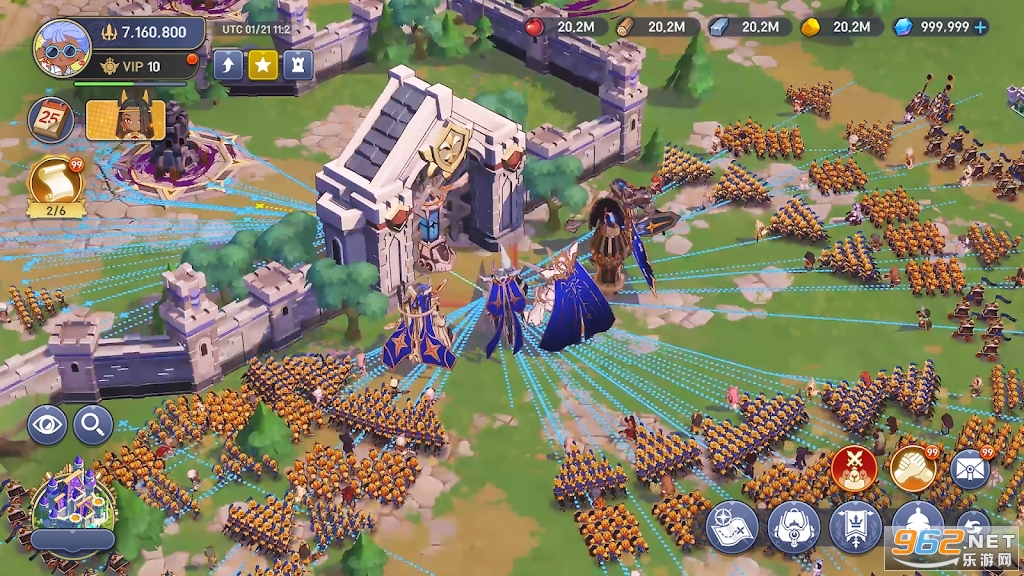Open the castle tower button

coord(297,66)
